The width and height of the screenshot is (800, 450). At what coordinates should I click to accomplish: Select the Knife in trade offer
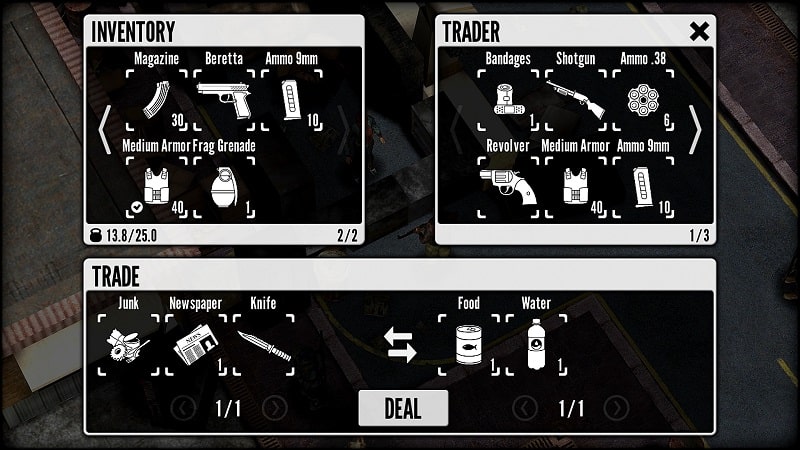[x=263, y=344]
